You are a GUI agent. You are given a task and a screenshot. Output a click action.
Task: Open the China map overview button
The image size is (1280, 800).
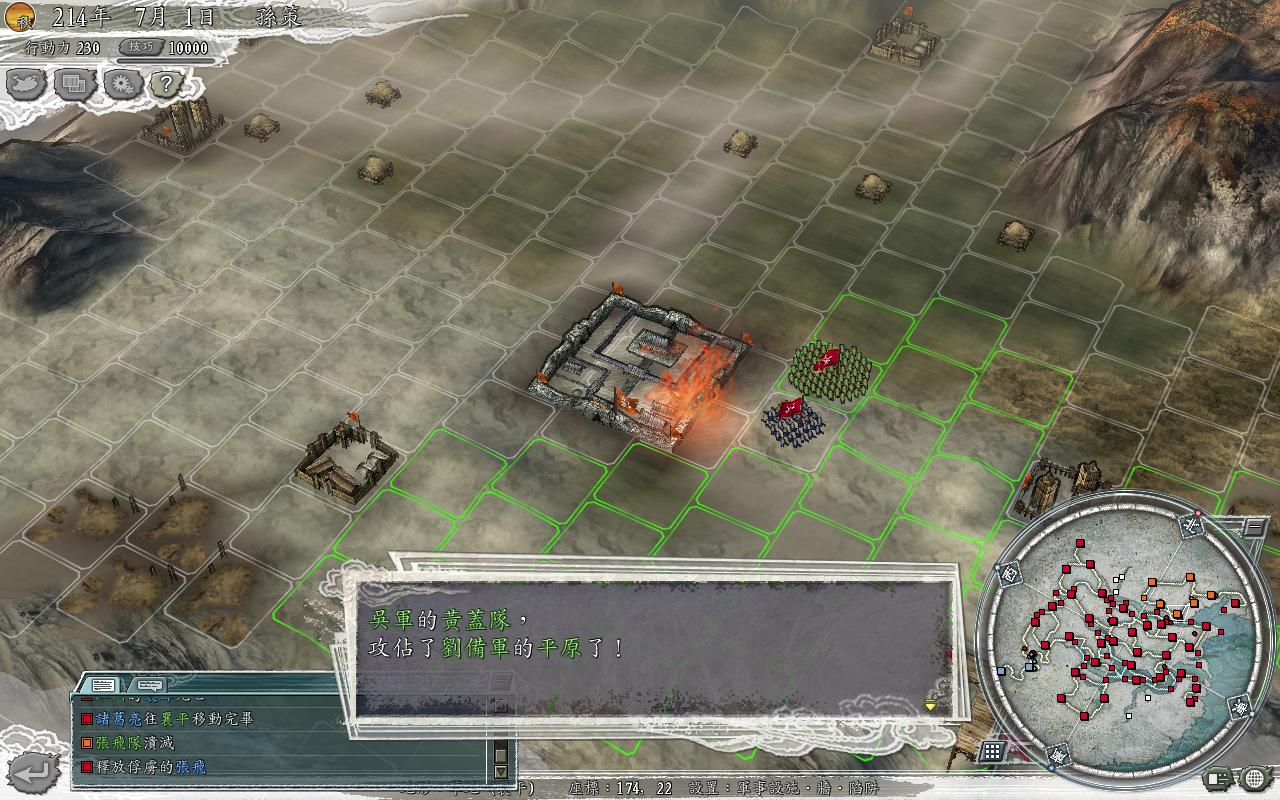(x=27, y=85)
